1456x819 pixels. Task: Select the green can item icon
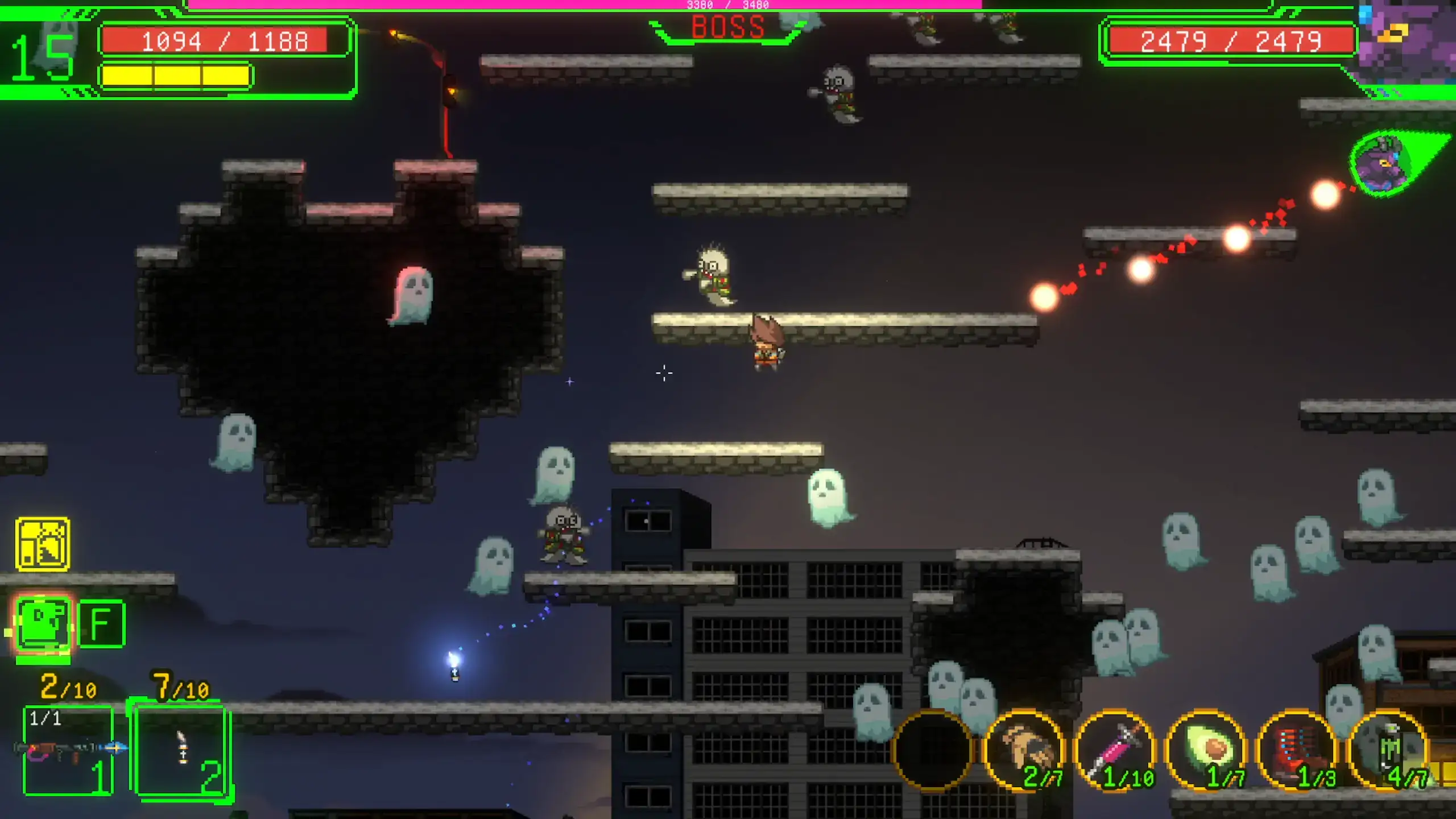coord(1388,751)
